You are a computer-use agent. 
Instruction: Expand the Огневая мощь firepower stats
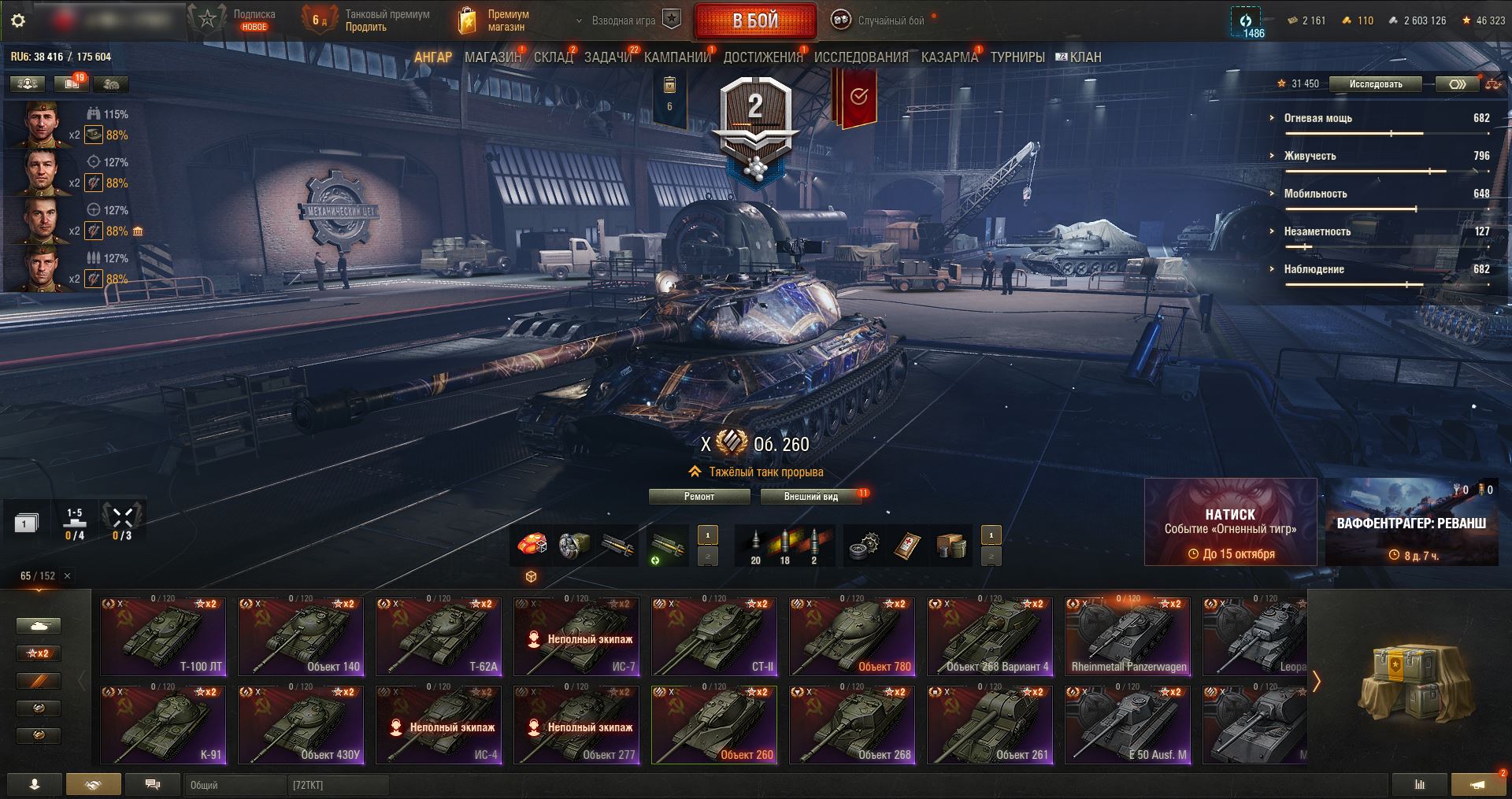pyautogui.click(x=1317, y=118)
